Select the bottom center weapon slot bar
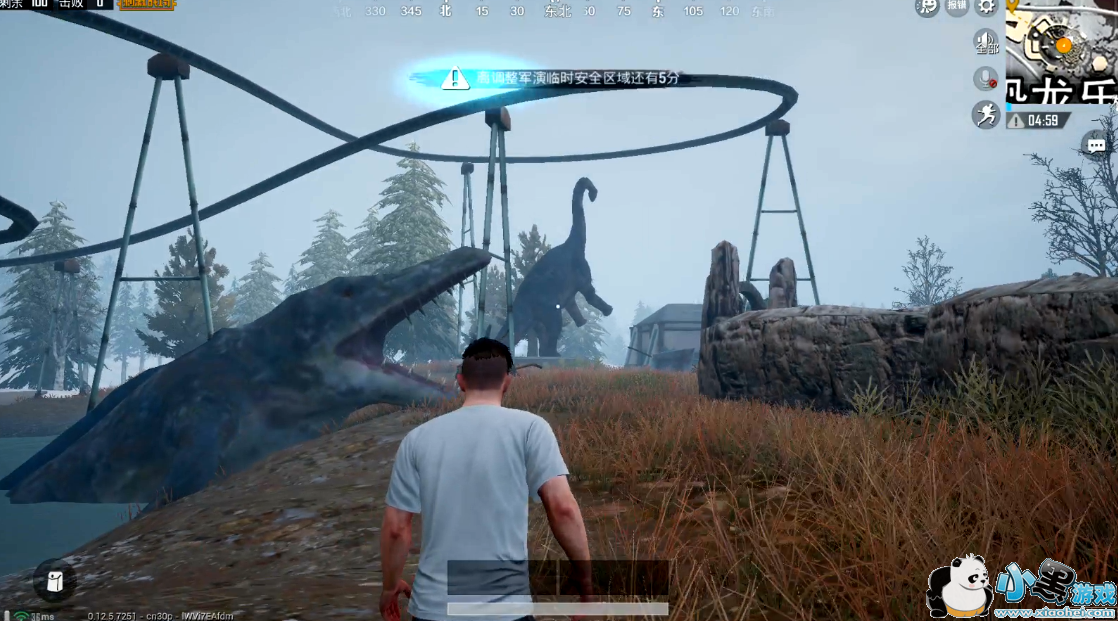This screenshot has width=1118, height=621. (558, 578)
